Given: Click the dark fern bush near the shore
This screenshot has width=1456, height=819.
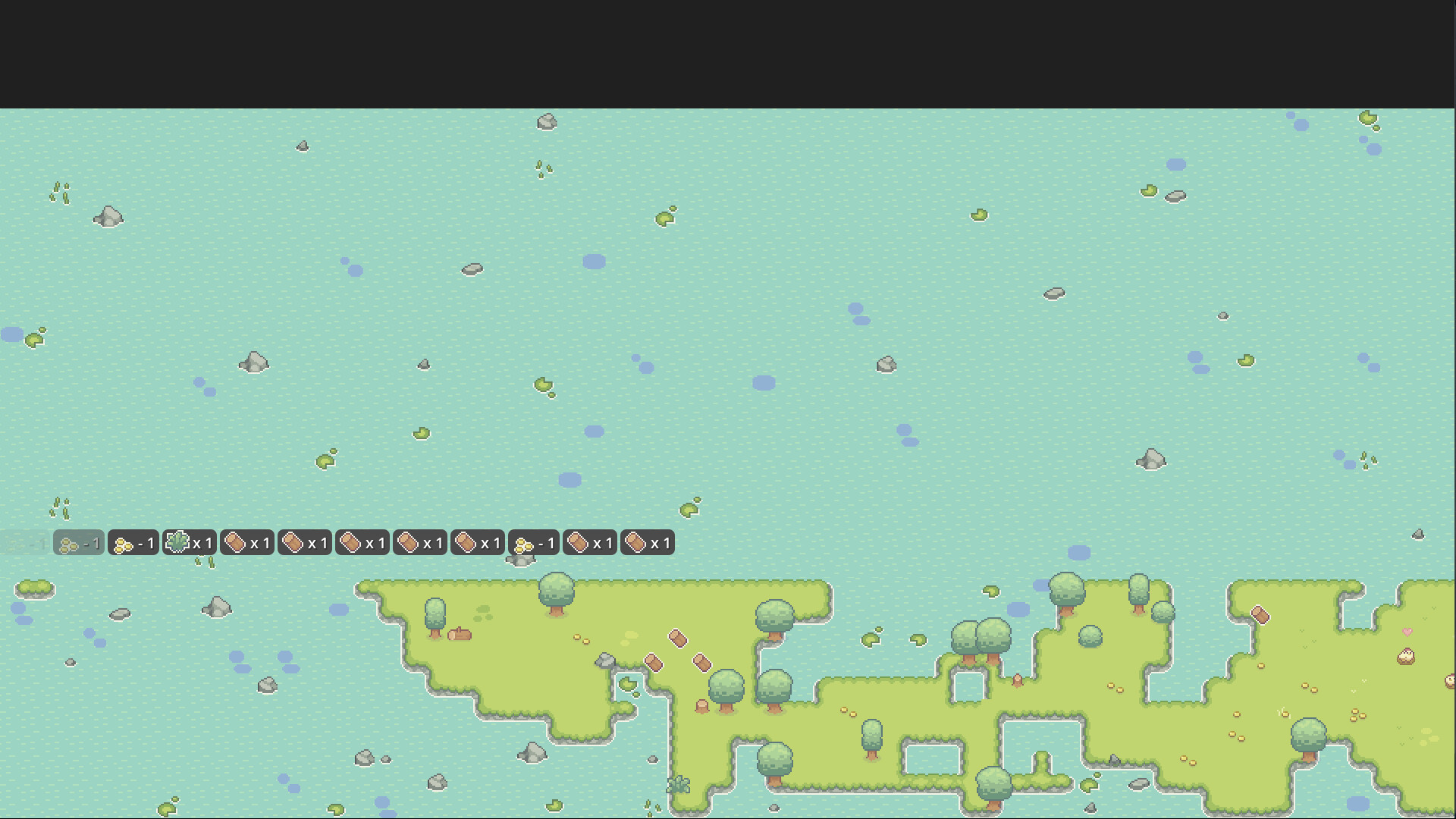Looking at the screenshot, I should pyautogui.click(x=680, y=786).
